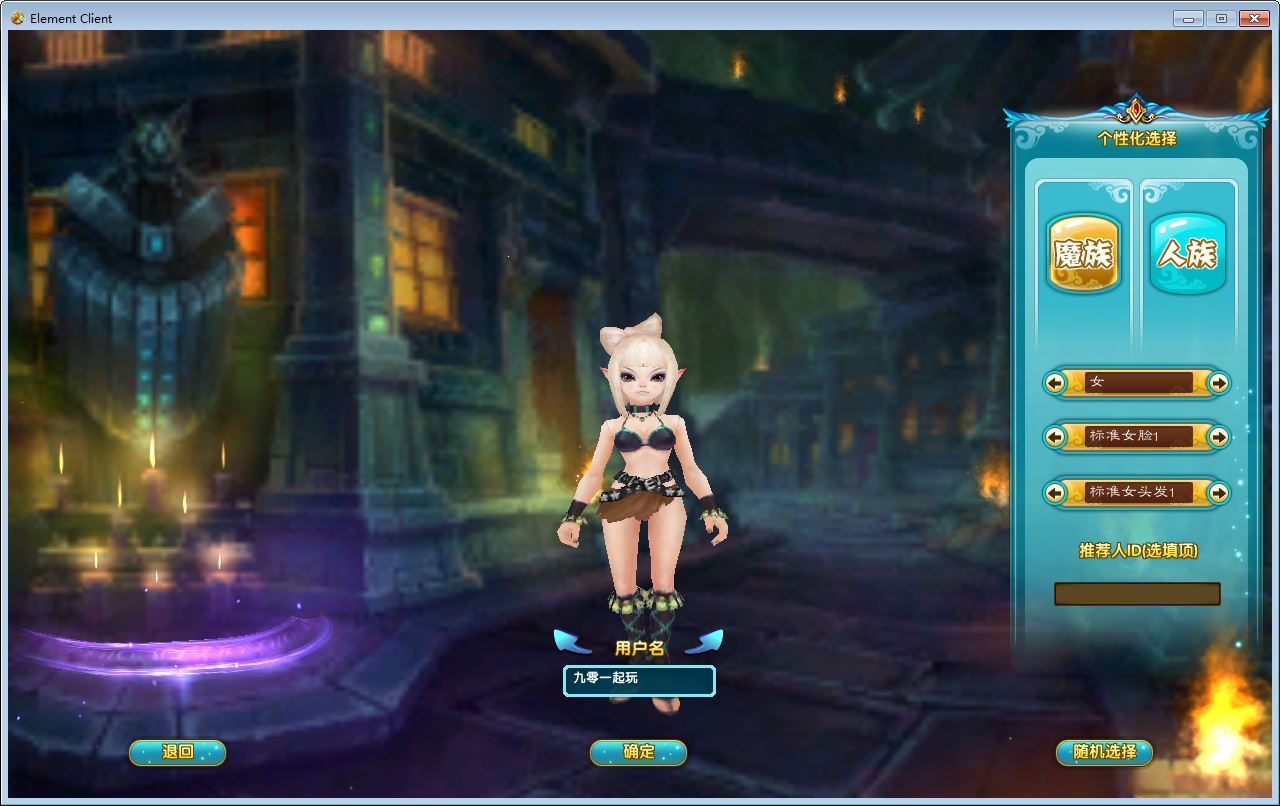Confirm character with 确定 button
The width and height of the screenshot is (1280, 806).
638,753
